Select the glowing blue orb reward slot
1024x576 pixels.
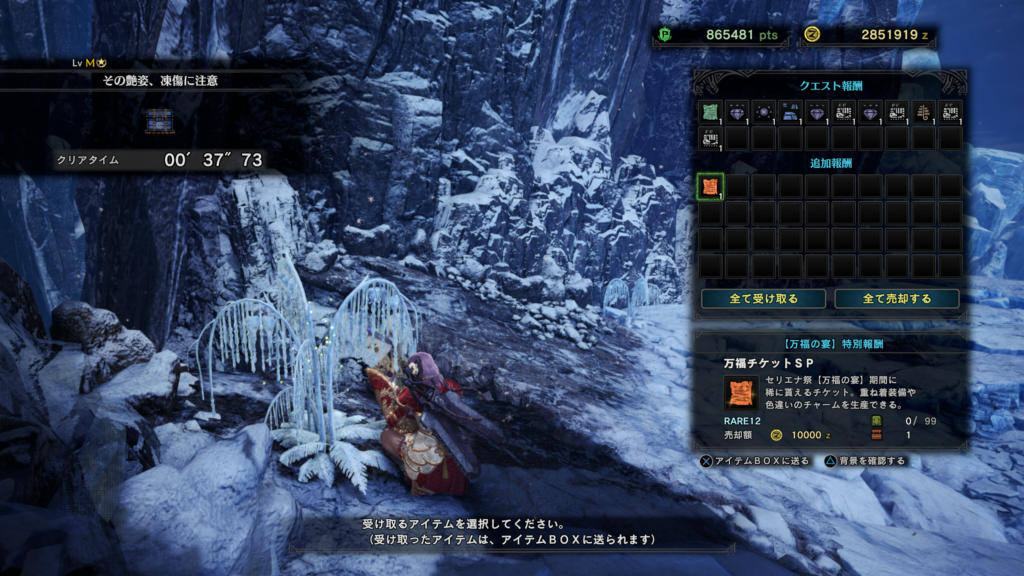[763, 112]
